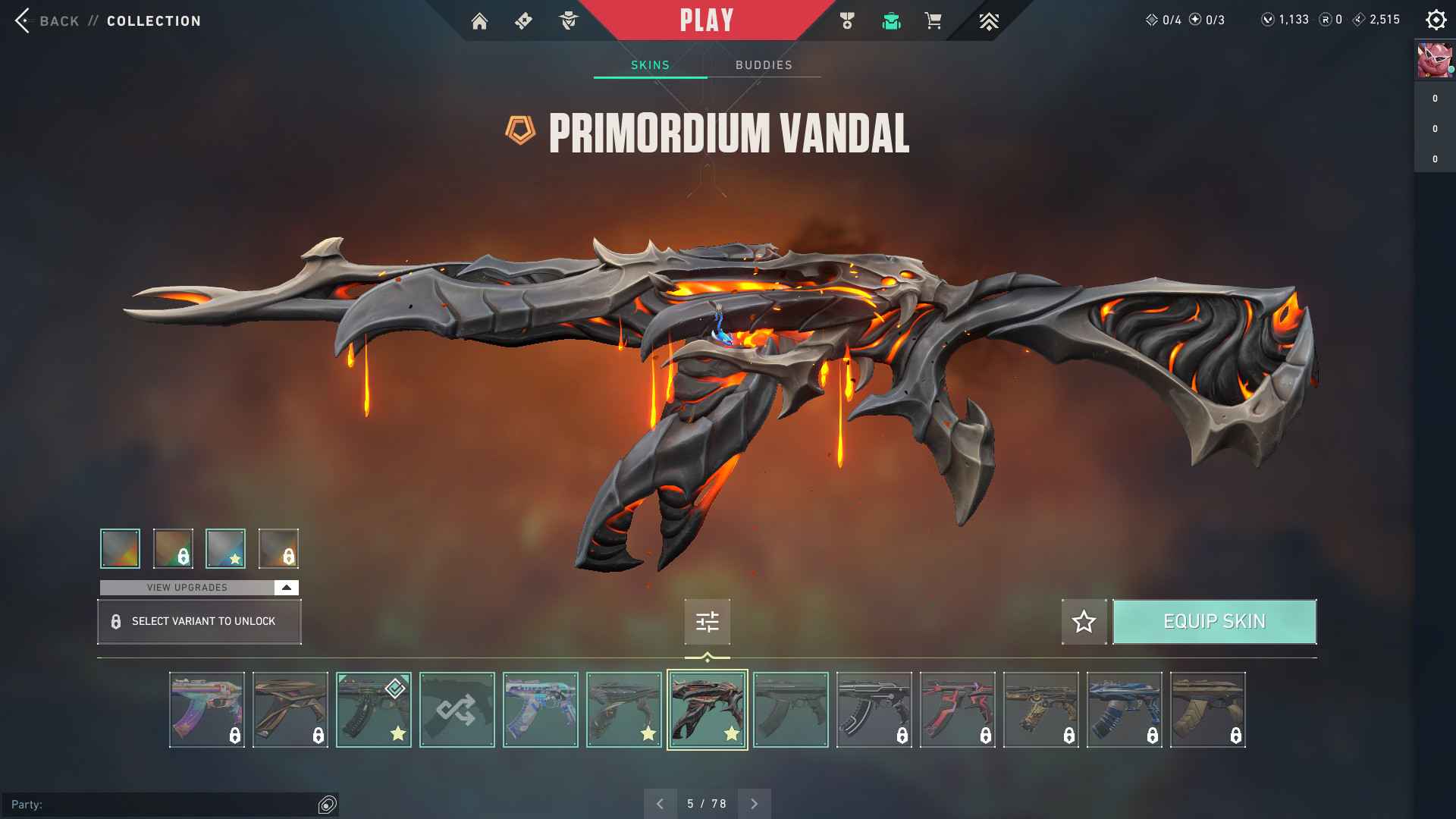
Task: Go to the previous page of skins
Action: point(660,804)
